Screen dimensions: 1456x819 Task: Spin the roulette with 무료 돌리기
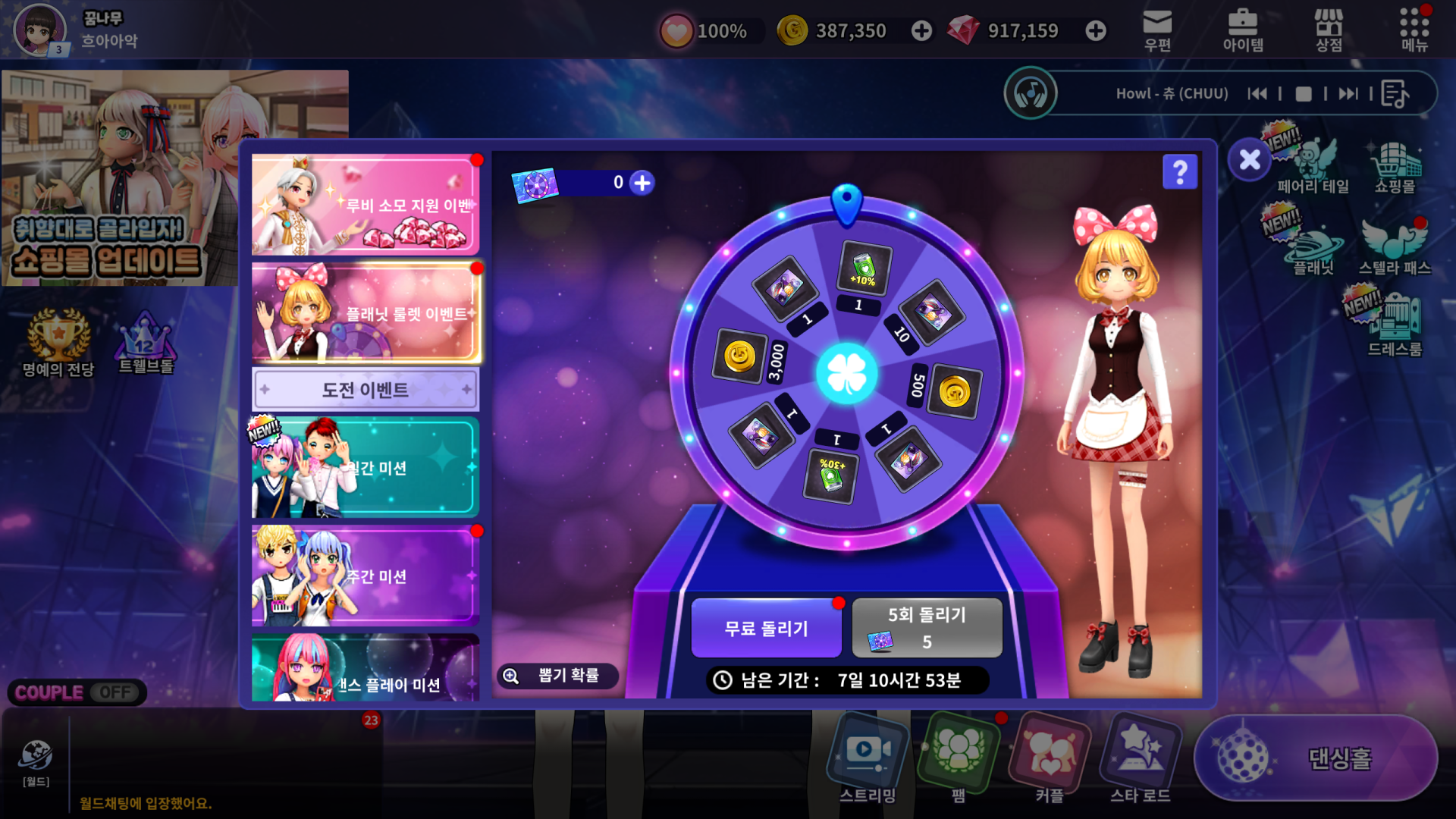pos(766,628)
